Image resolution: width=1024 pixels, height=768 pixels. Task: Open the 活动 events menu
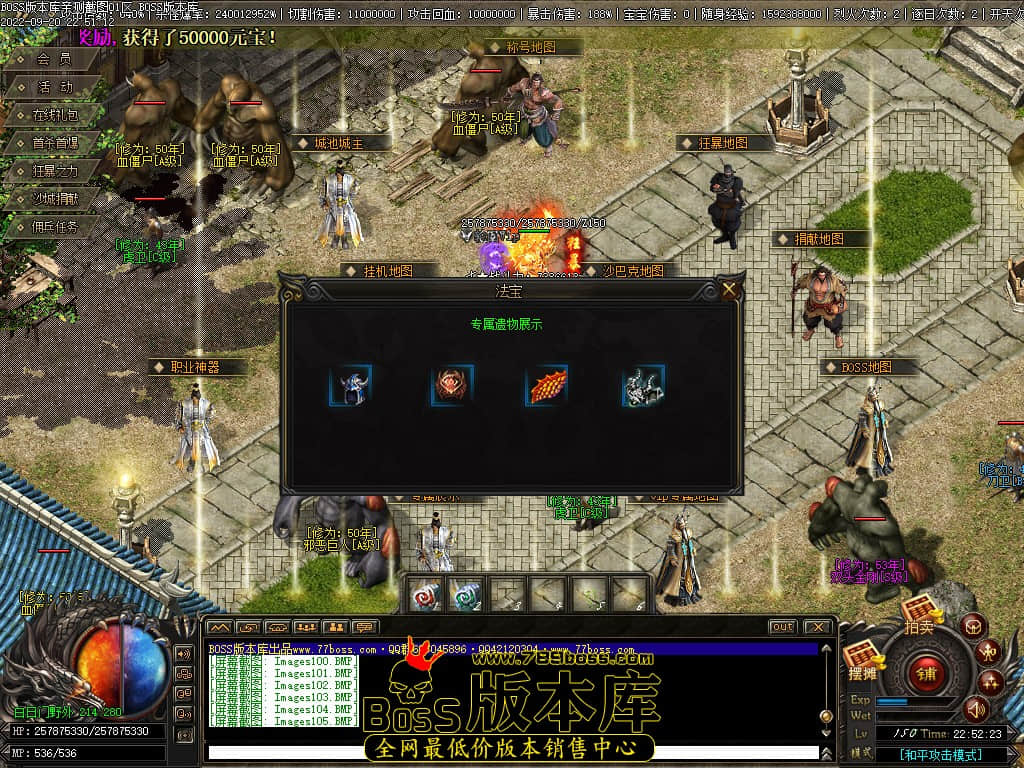(x=54, y=87)
